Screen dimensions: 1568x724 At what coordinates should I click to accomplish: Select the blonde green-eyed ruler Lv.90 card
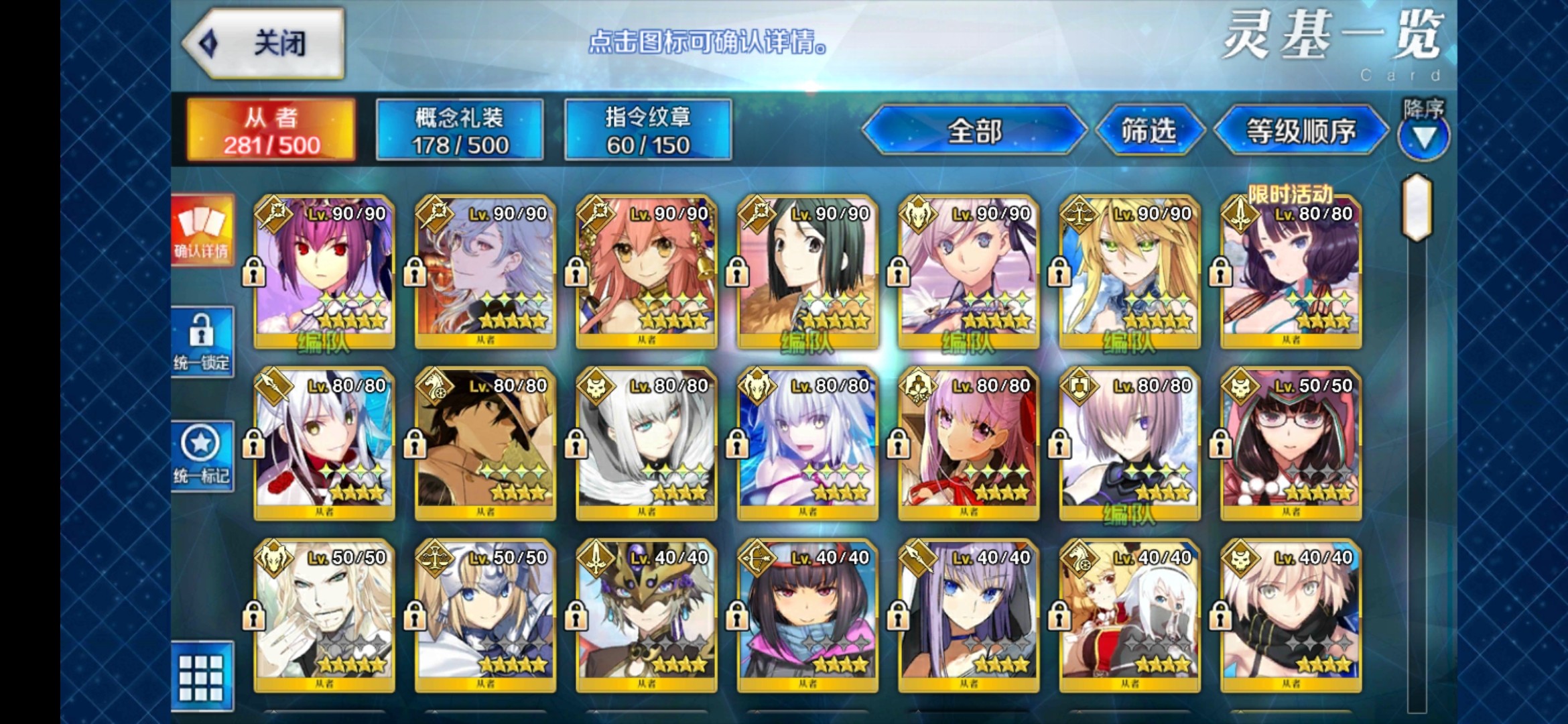coord(1130,271)
